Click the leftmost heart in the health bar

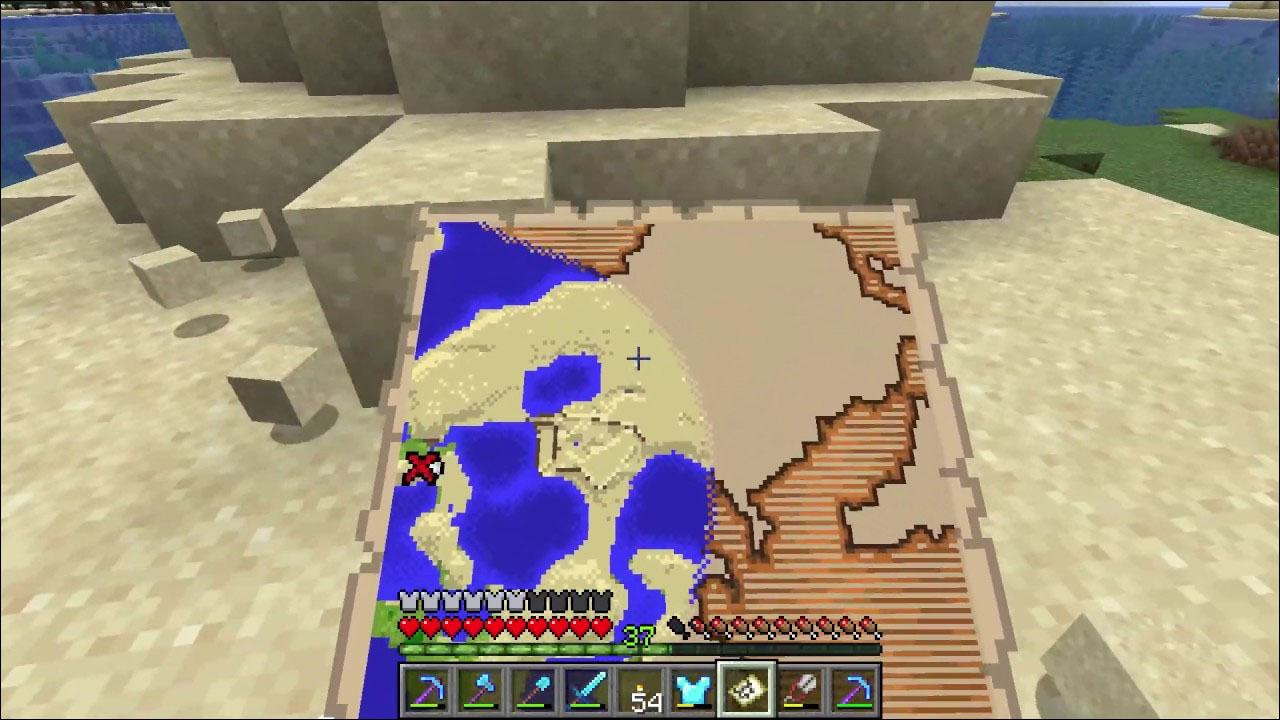410,626
